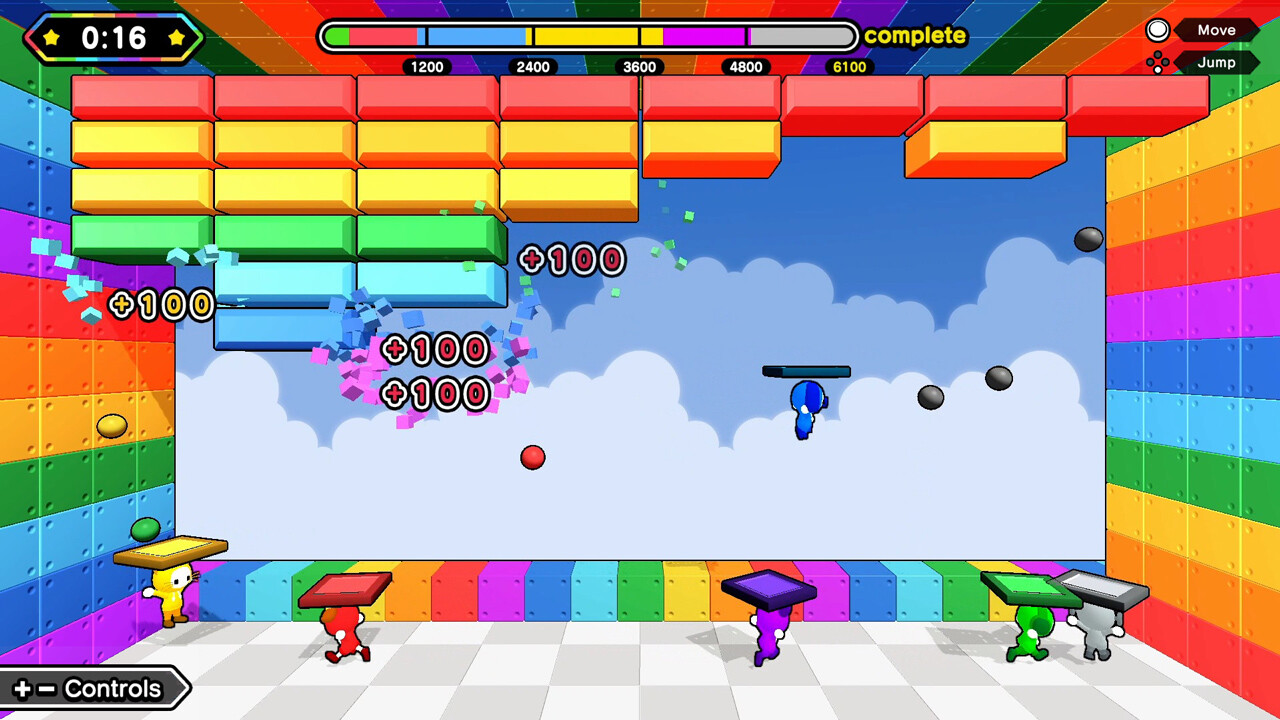Click the right star beside the timer
This screenshot has height=720, width=1280.
tap(176, 37)
